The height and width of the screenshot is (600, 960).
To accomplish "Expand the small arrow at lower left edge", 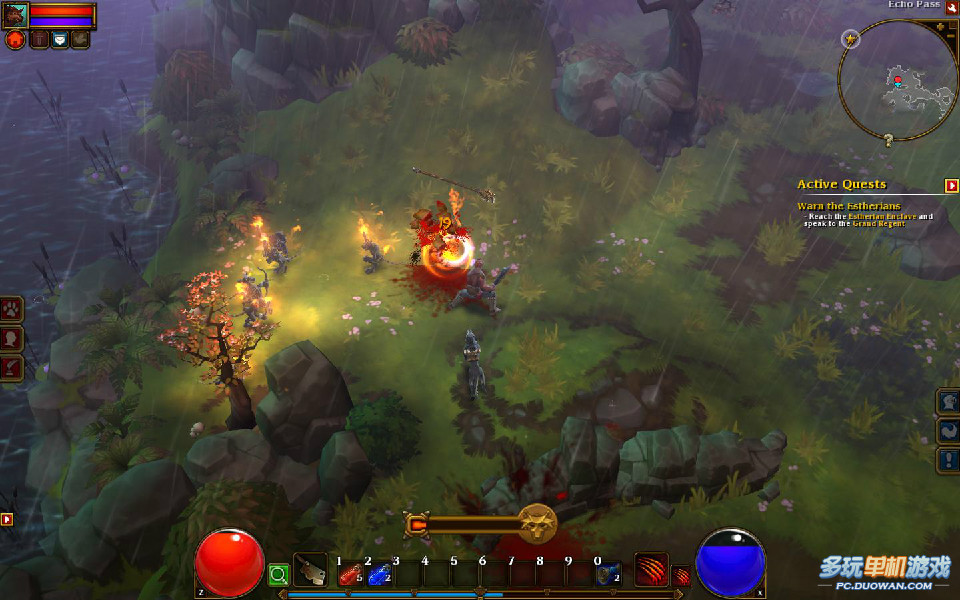I will [7, 519].
